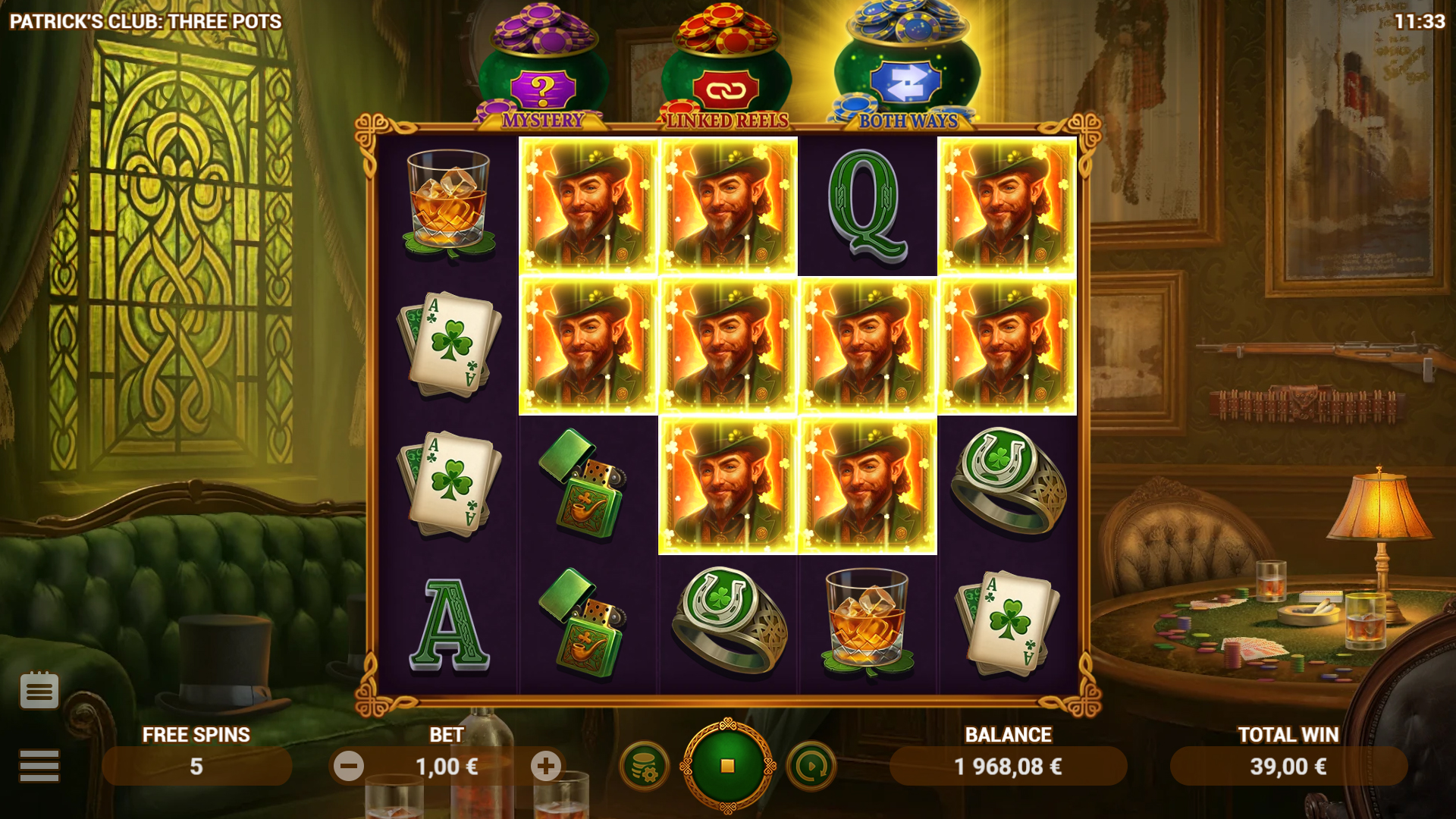Open the notepad icon above the menu
Image resolution: width=1456 pixels, height=819 pixels.
pyautogui.click(x=39, y=690)
